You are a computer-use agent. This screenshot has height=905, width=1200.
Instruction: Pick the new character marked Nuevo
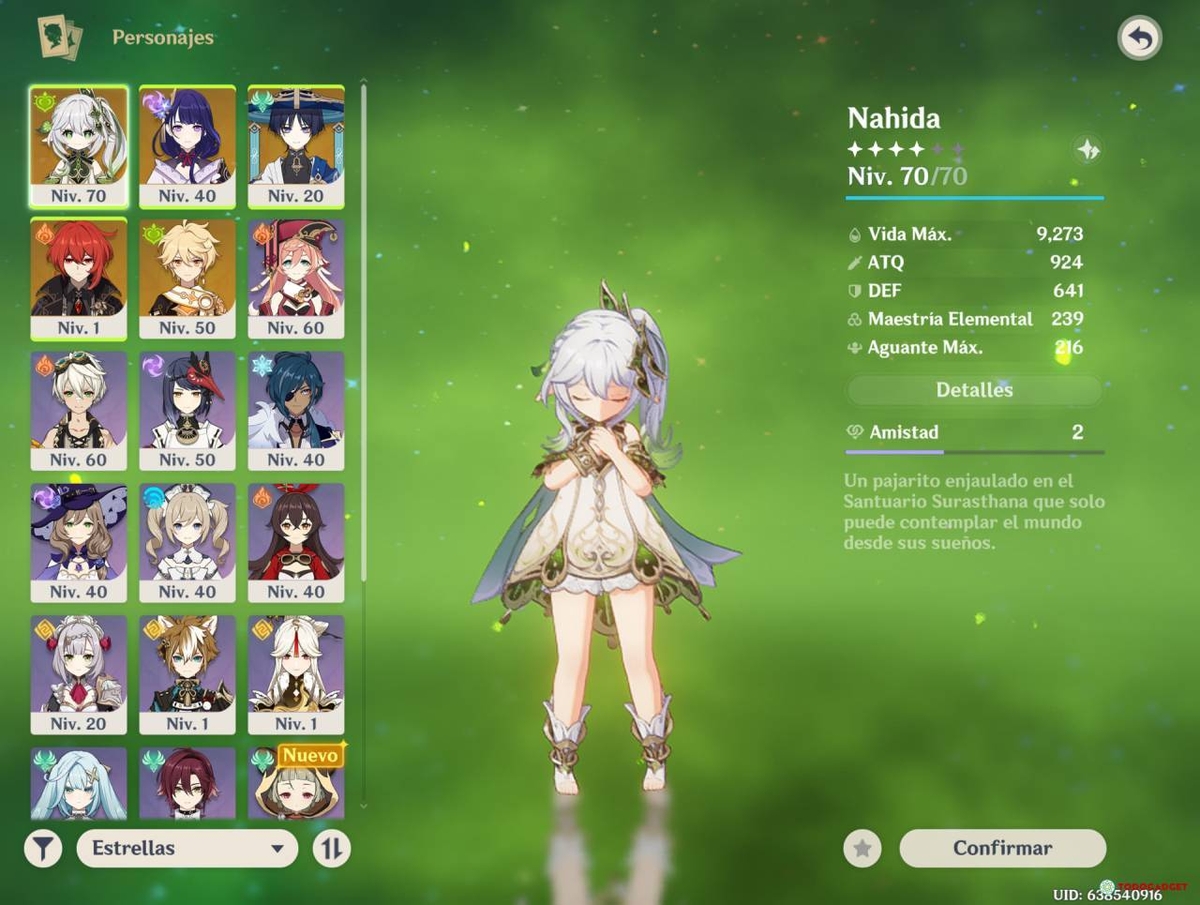click(x=296, y=784)
